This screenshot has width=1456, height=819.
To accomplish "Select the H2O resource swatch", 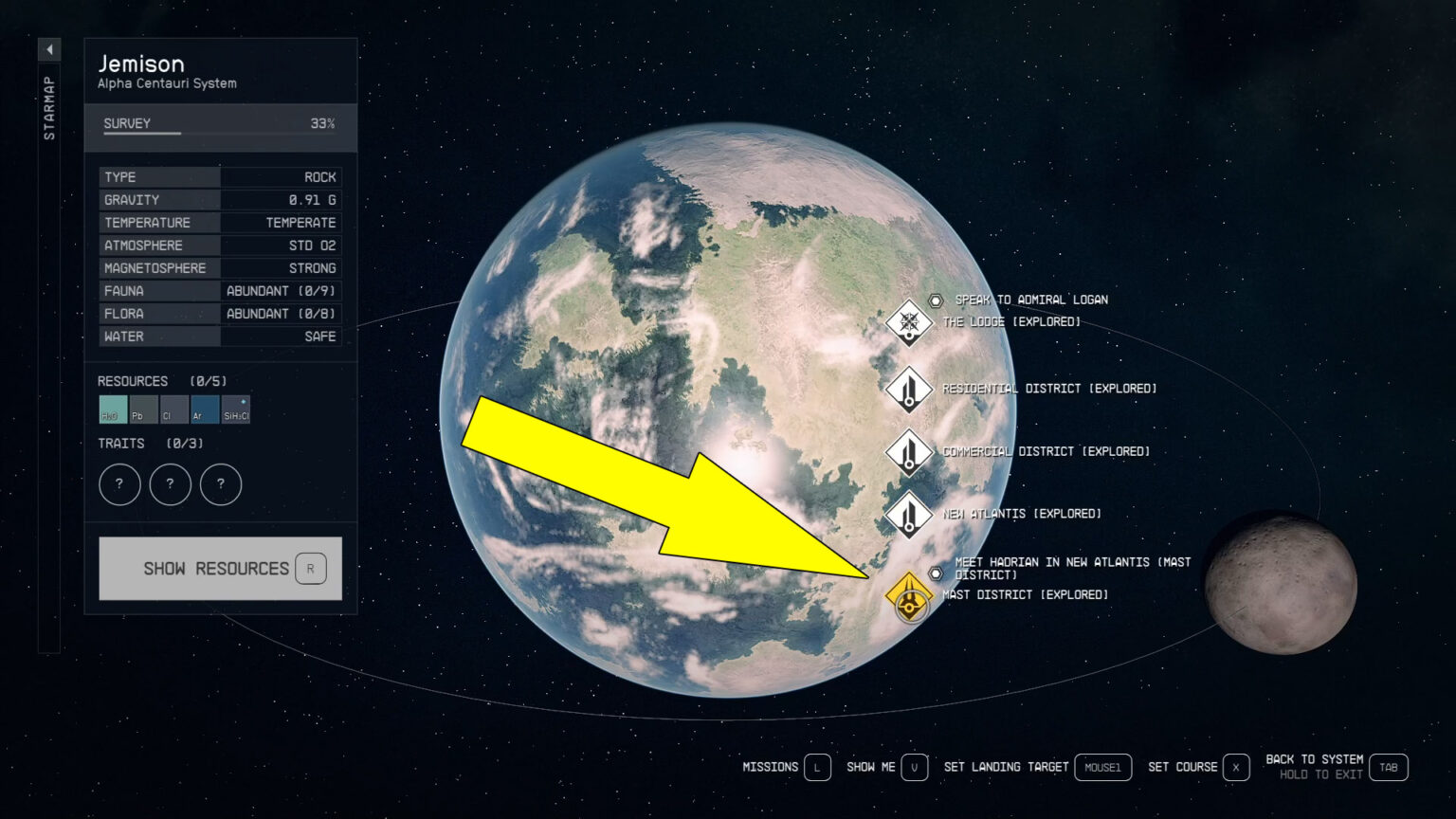I will (112, 409).
